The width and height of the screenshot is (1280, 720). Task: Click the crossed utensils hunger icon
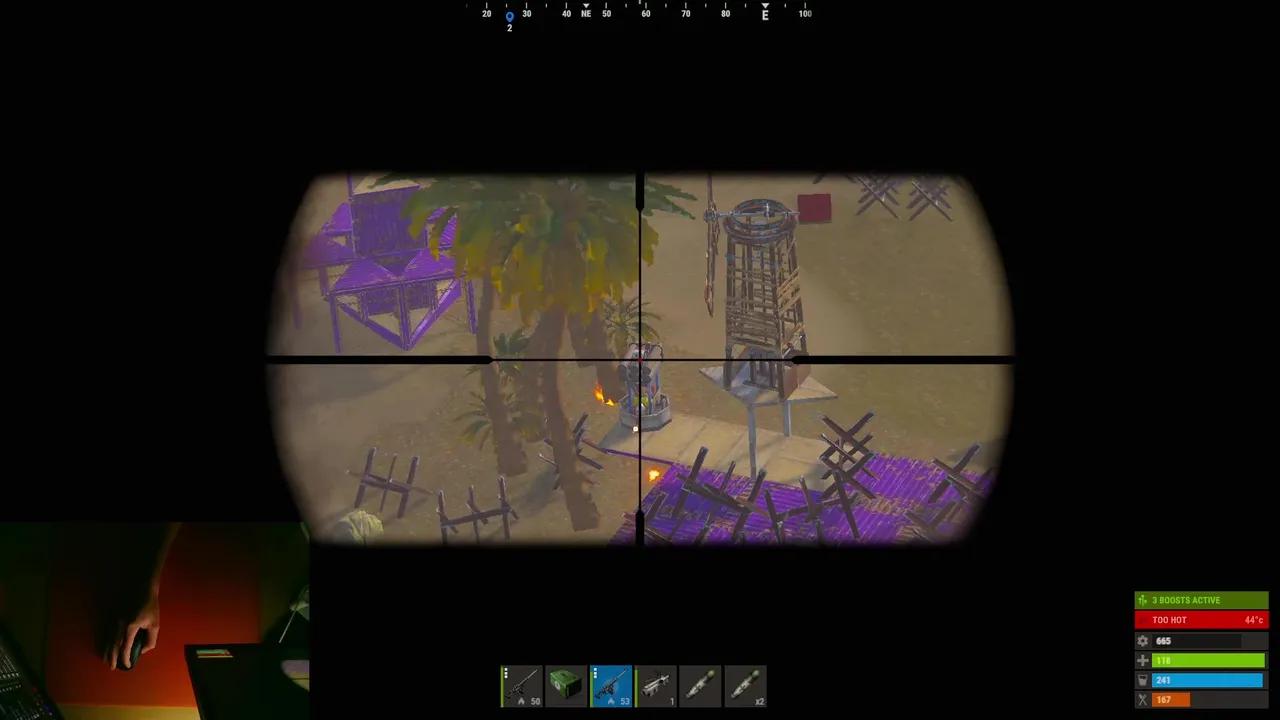click(1142, 699)
